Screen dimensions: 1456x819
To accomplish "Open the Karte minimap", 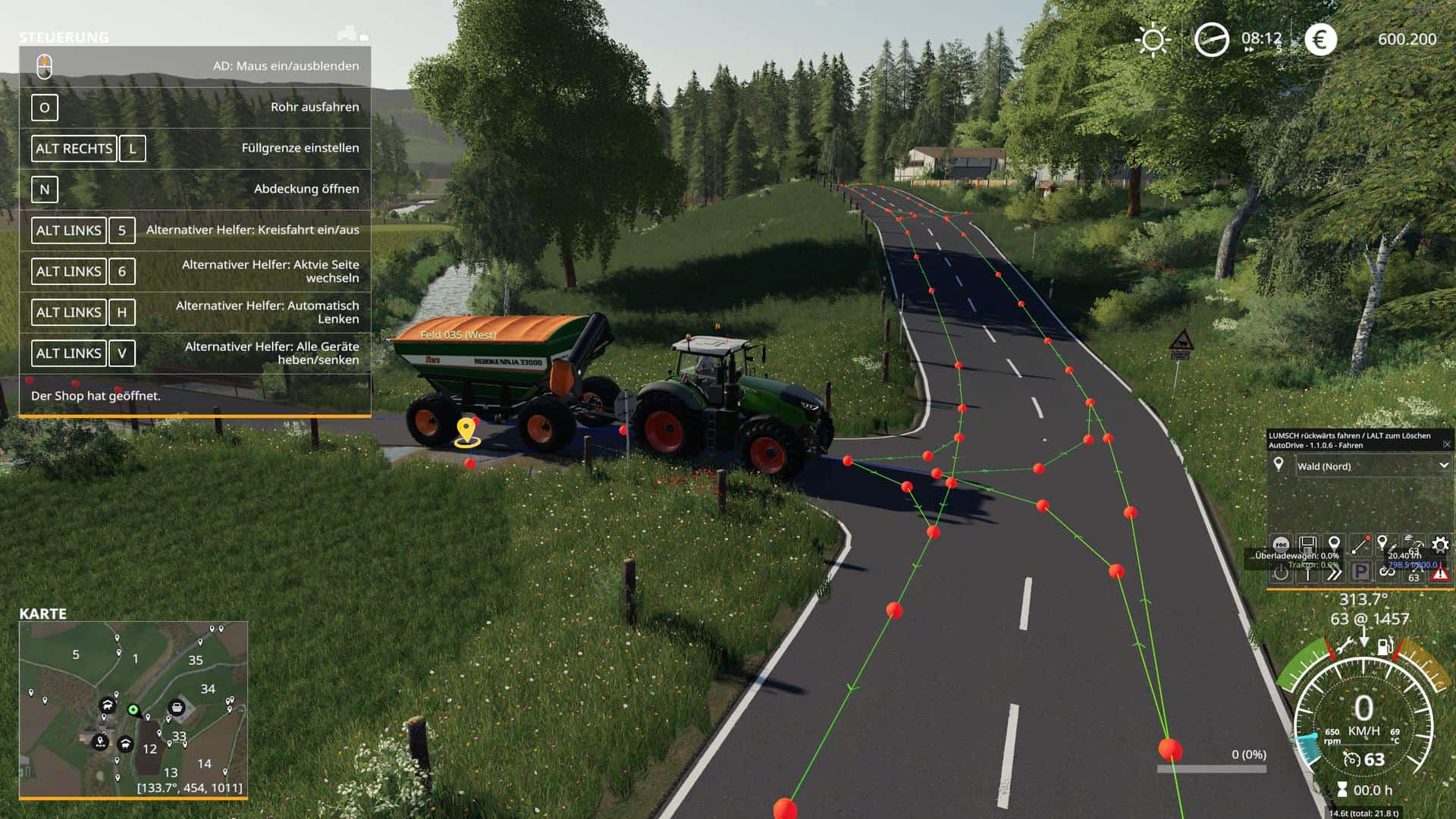I will point(133,709).
